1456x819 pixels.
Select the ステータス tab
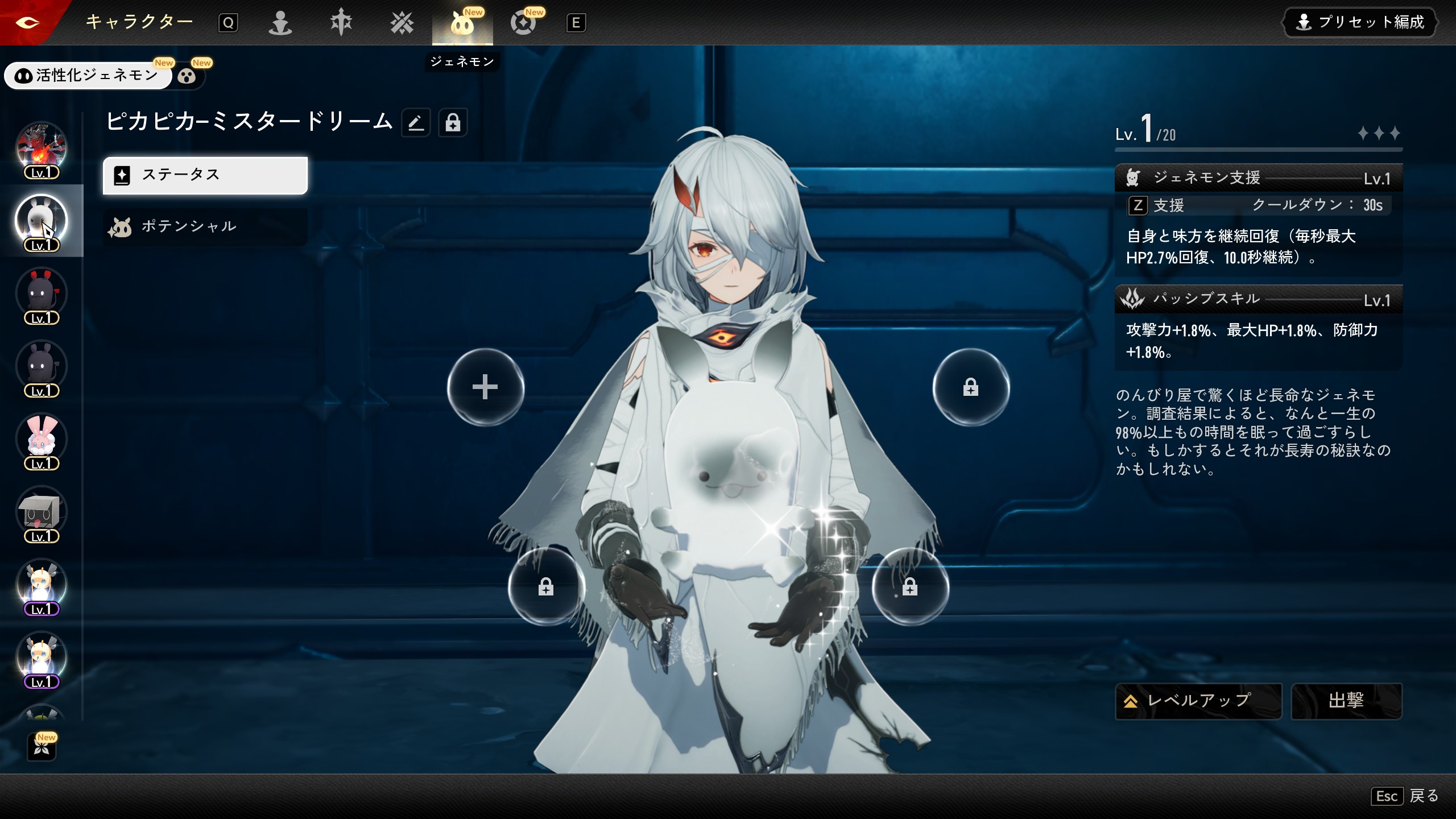[205, 175]
